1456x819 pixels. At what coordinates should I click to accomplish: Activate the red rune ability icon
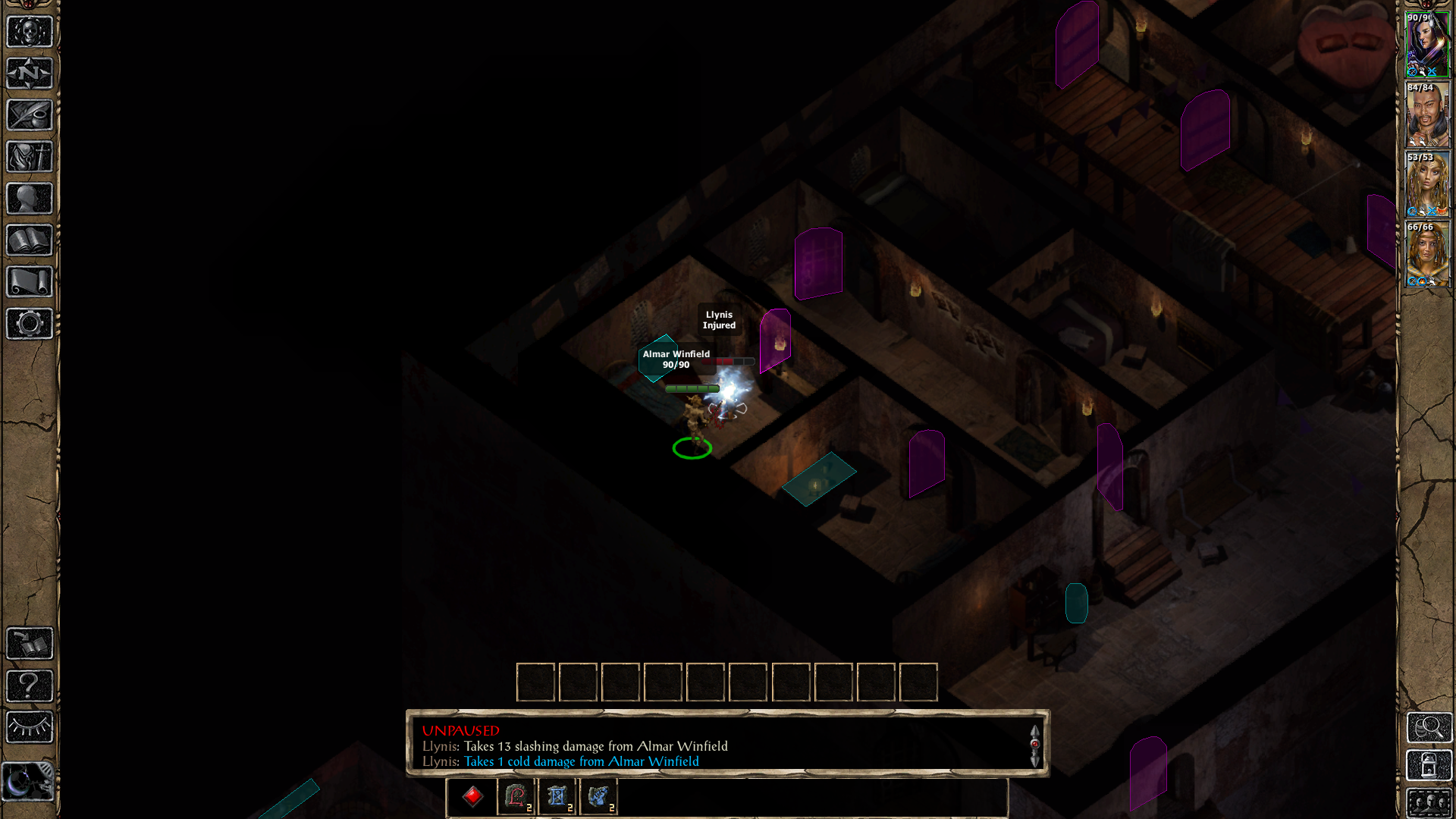pyautogui.click(x=516, y=796)
